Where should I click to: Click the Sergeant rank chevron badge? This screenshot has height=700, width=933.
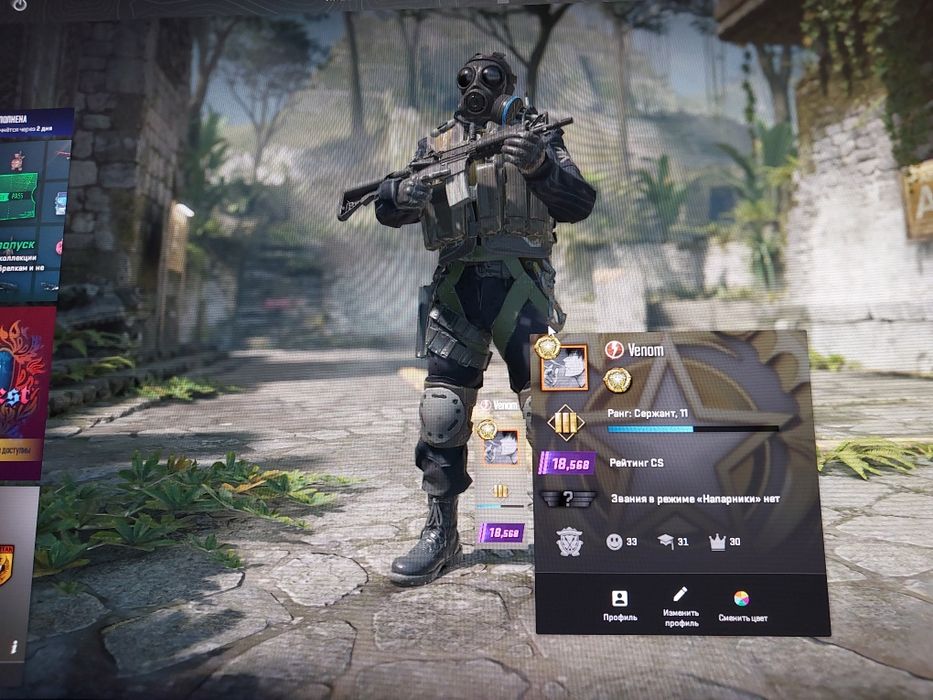(x=565, y=422)
